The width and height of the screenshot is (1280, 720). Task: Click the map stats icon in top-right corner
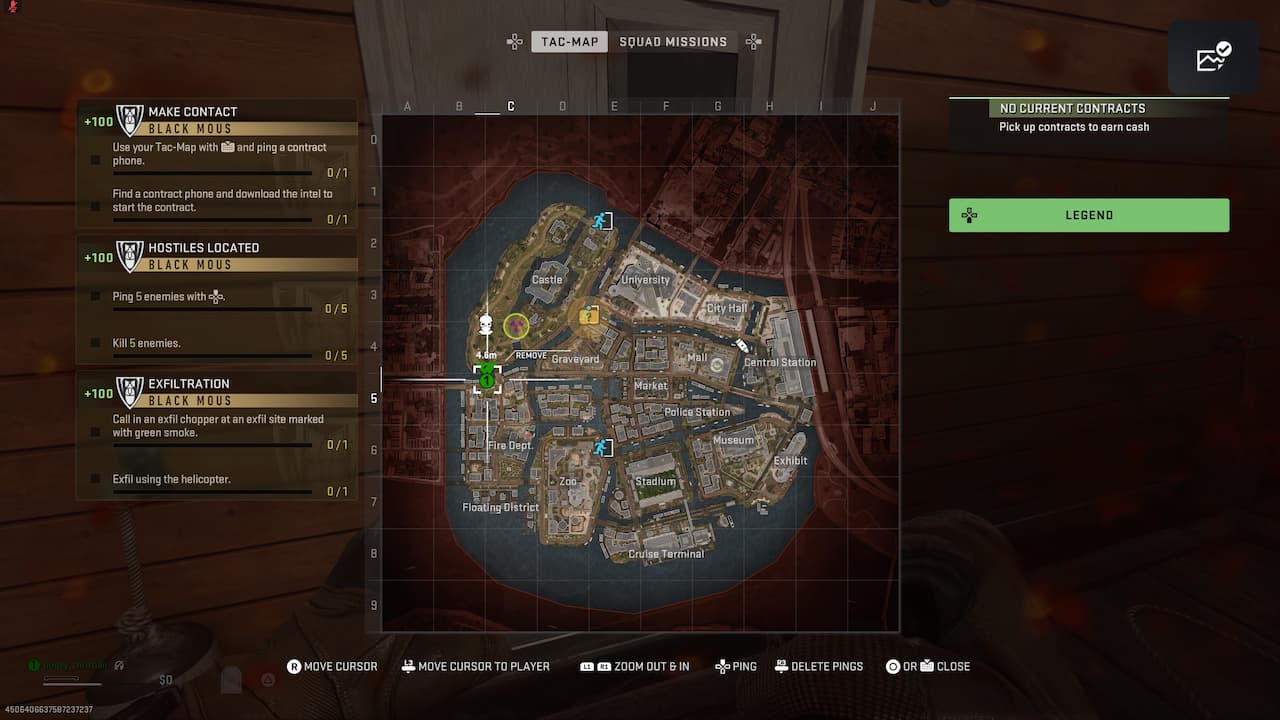(1211, 57)
